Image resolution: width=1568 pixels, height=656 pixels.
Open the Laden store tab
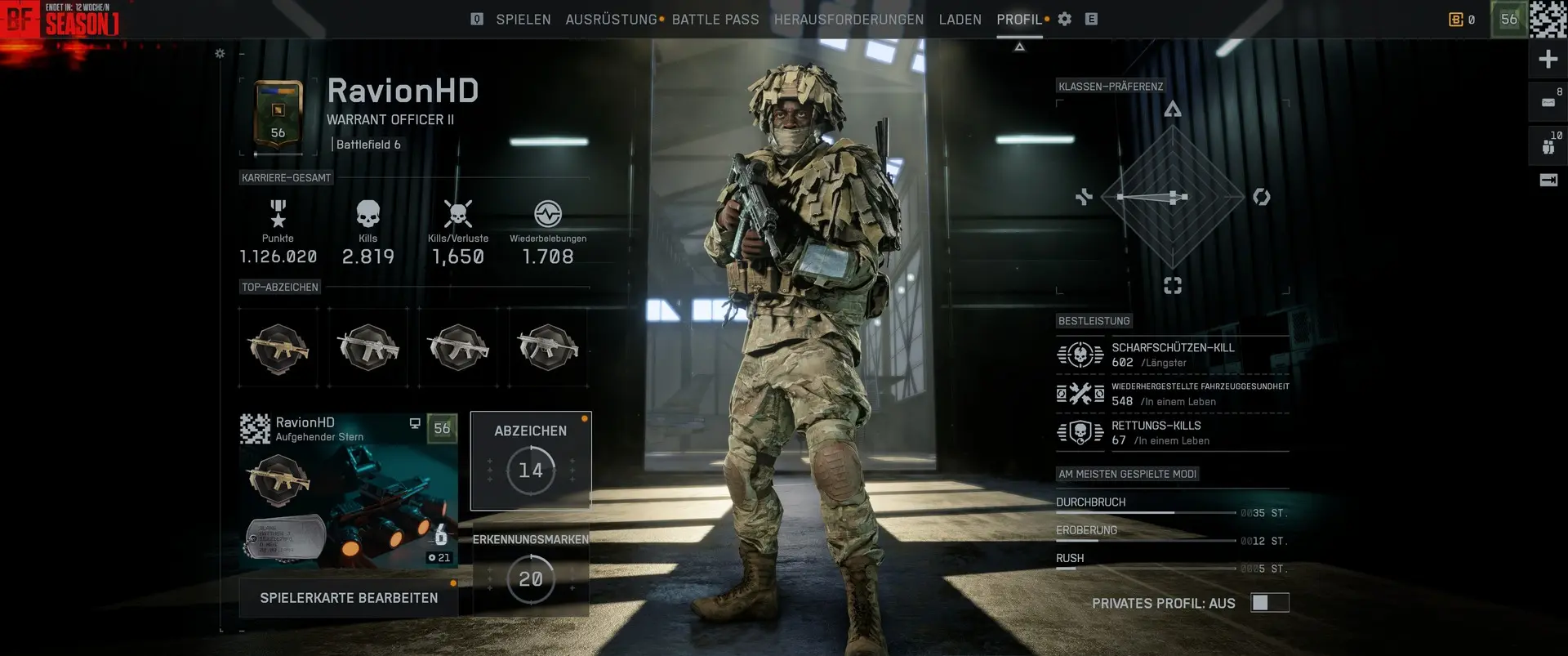[x=960, y=20]
